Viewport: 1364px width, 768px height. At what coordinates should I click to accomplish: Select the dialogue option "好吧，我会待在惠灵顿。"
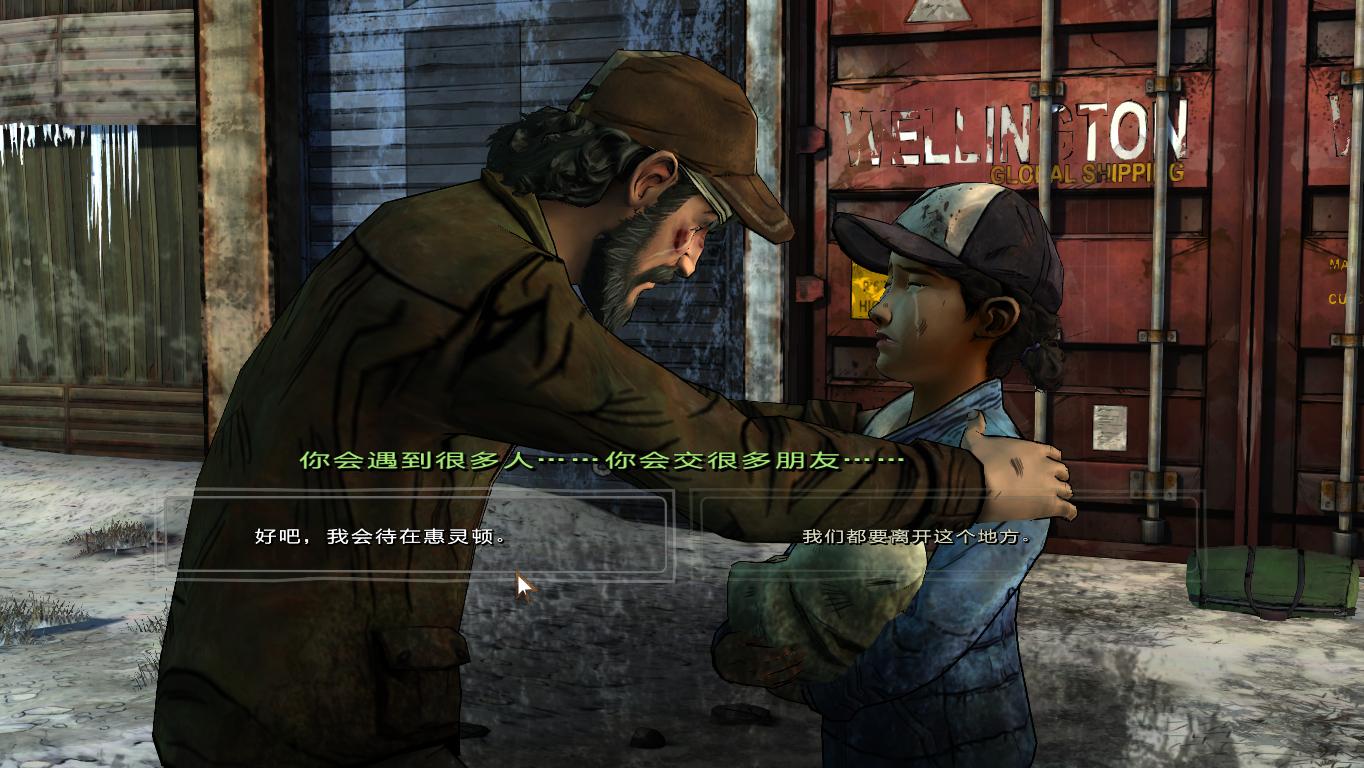coord(380,538)
